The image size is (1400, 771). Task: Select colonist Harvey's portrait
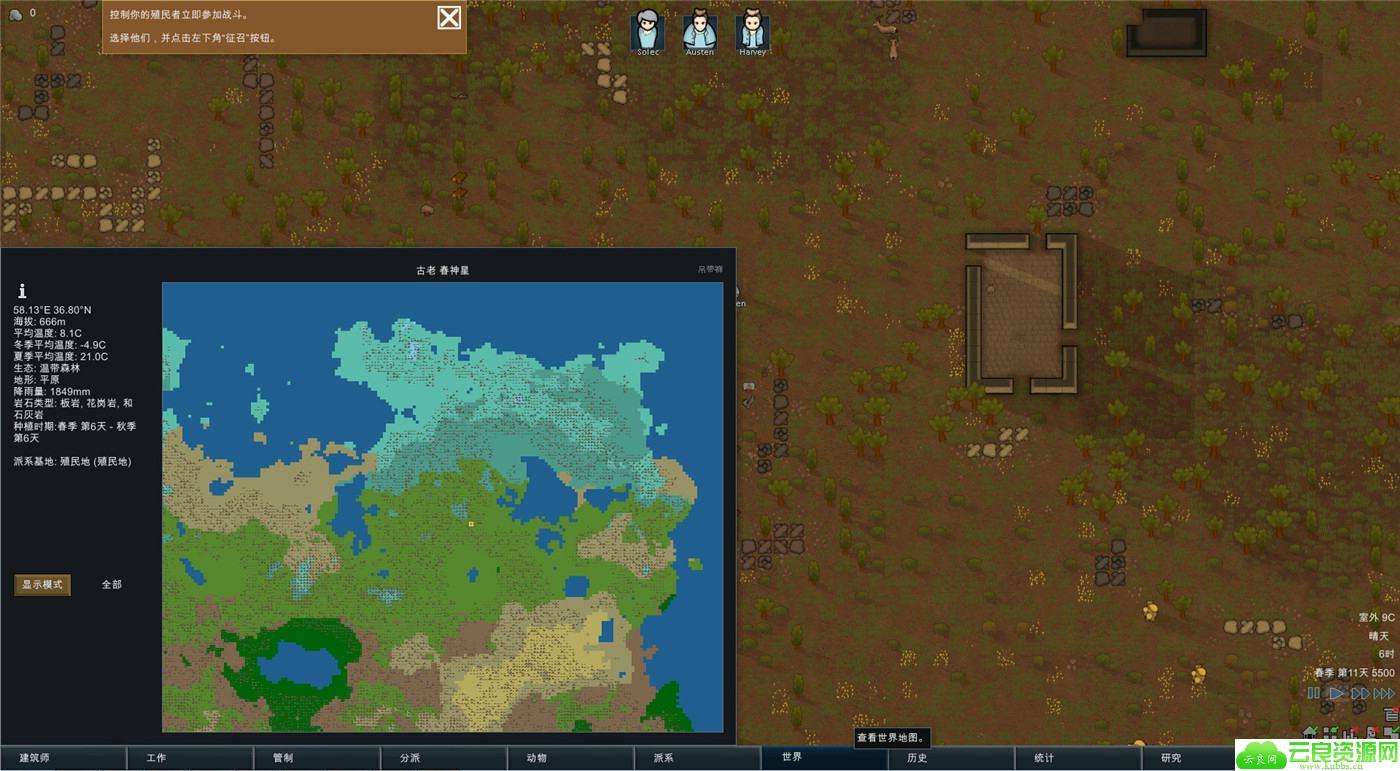(753, 30)
